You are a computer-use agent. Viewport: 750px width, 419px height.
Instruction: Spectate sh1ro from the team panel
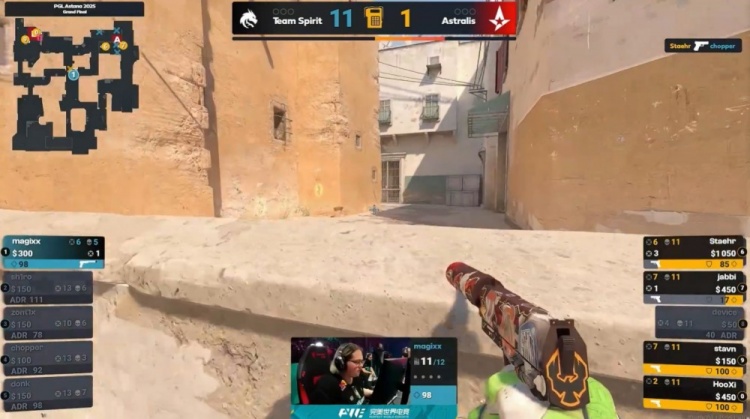[50, 288]
